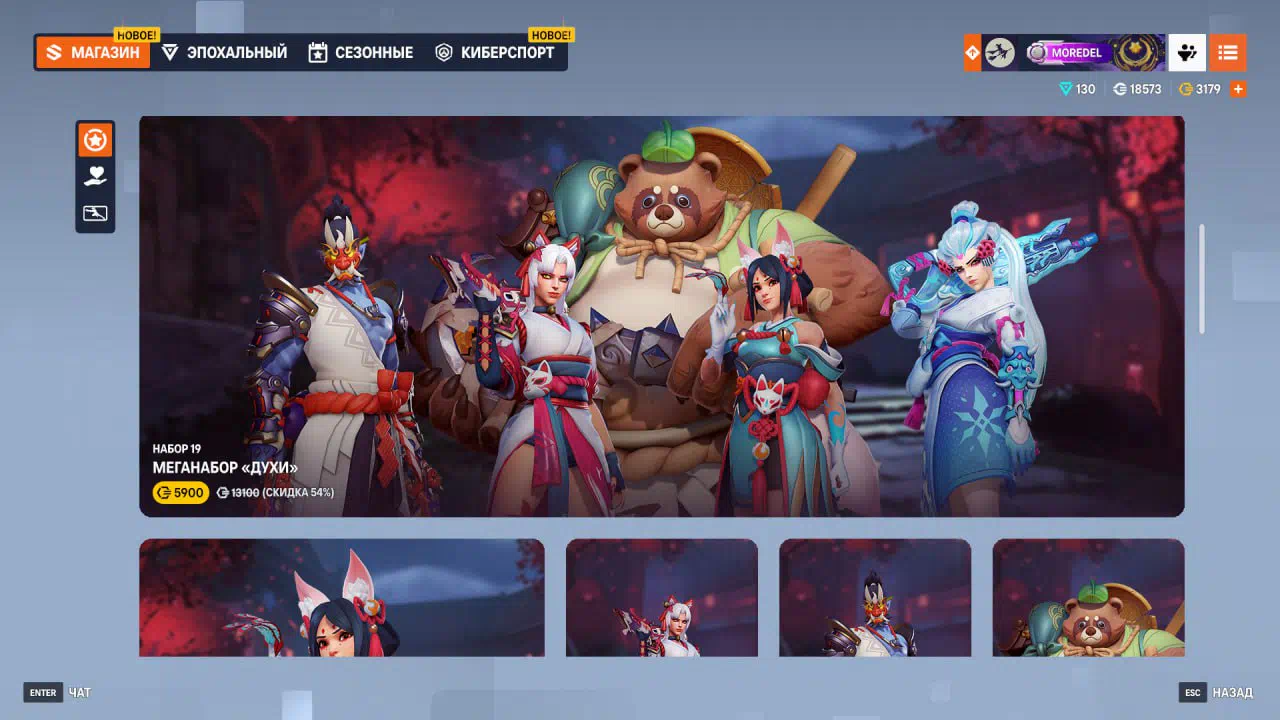Select the Меганабор «Духи» bundle banner
Screen dimensions: 1280x720
tap(661, 316)
